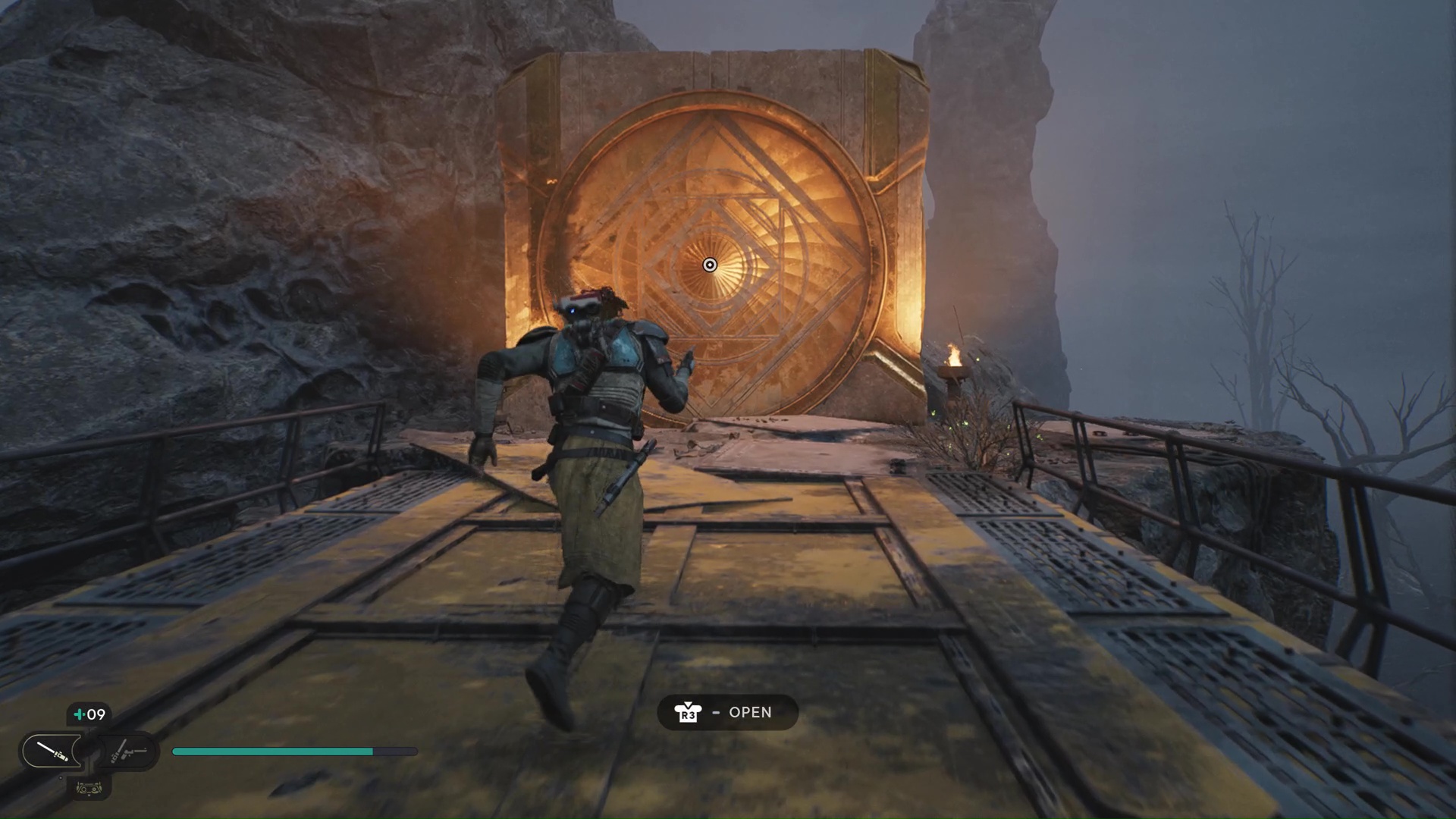
Task: Click the stim count showing 09
Action: 96,714
